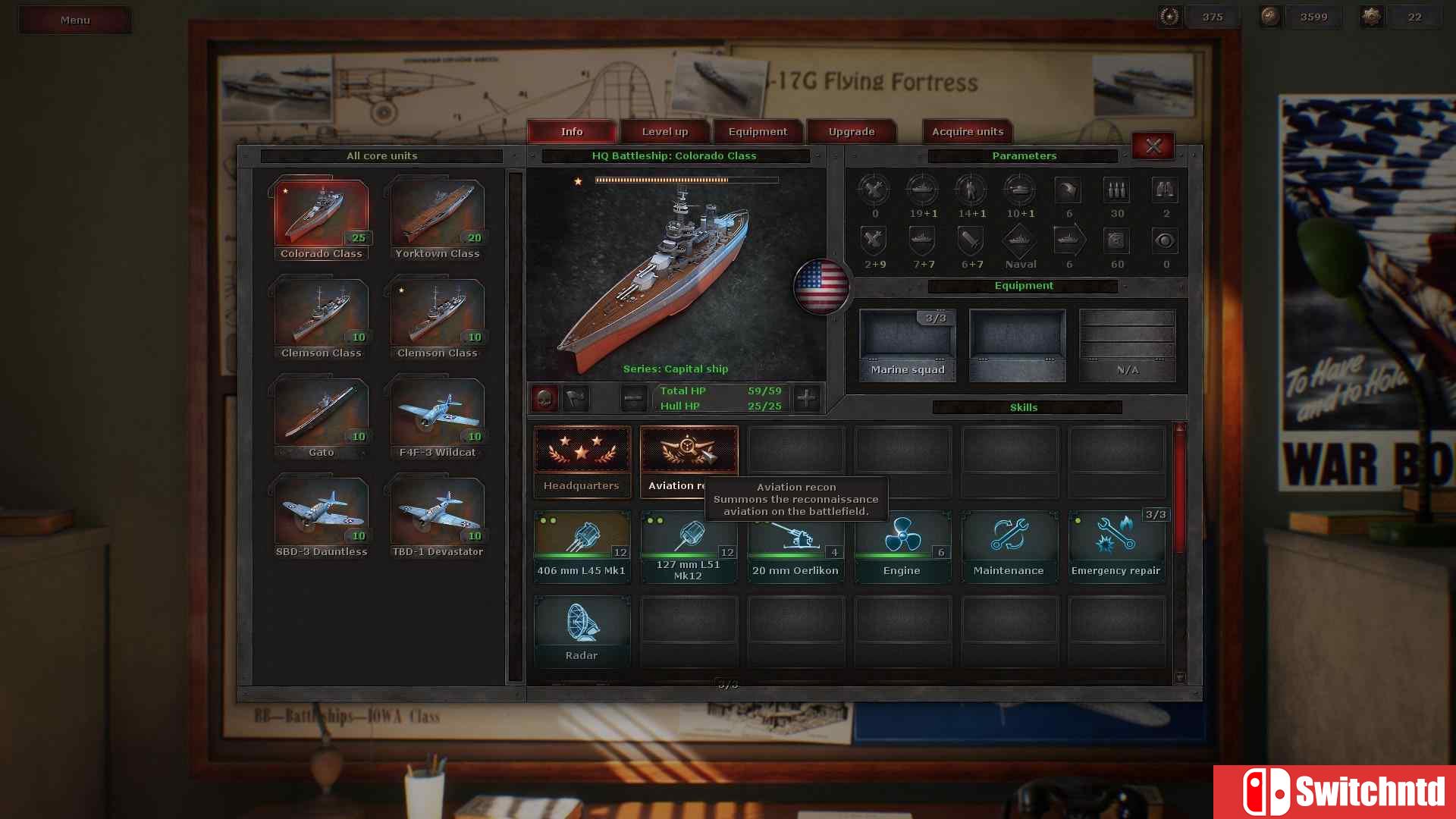Switch to the Level up tab
The width and height of the screenshot is (1456, 819).
click(665, 131)
